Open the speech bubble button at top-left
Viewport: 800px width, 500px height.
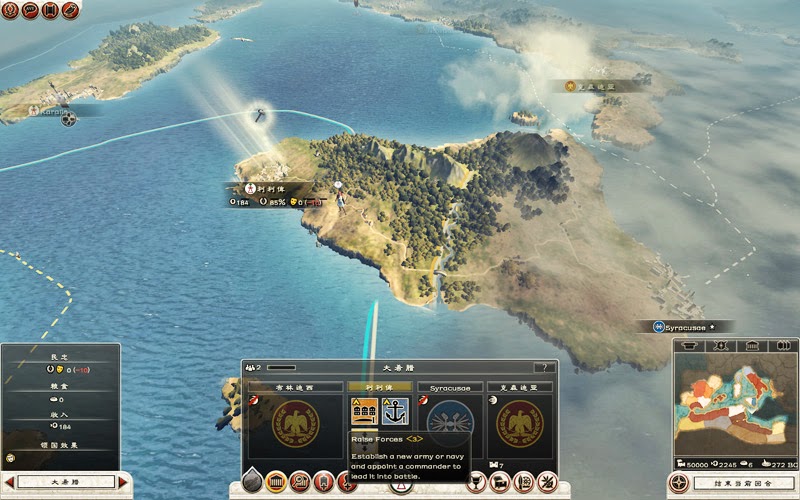tap(29, 10)
